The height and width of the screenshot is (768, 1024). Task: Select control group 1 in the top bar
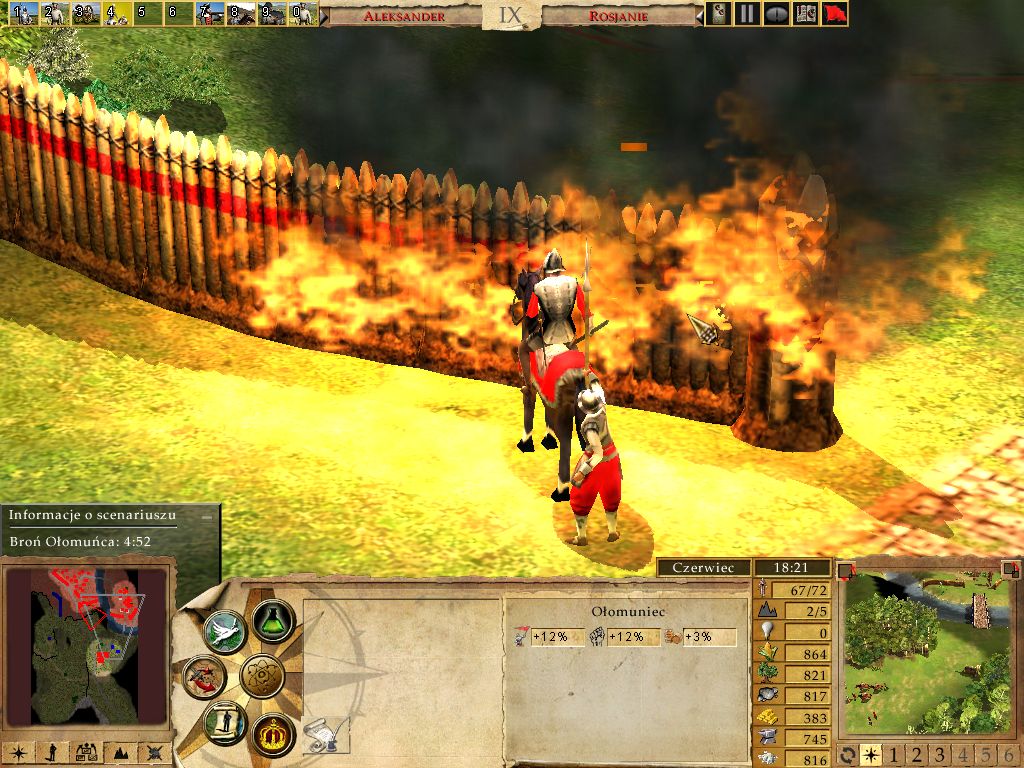tap(24, 14)
